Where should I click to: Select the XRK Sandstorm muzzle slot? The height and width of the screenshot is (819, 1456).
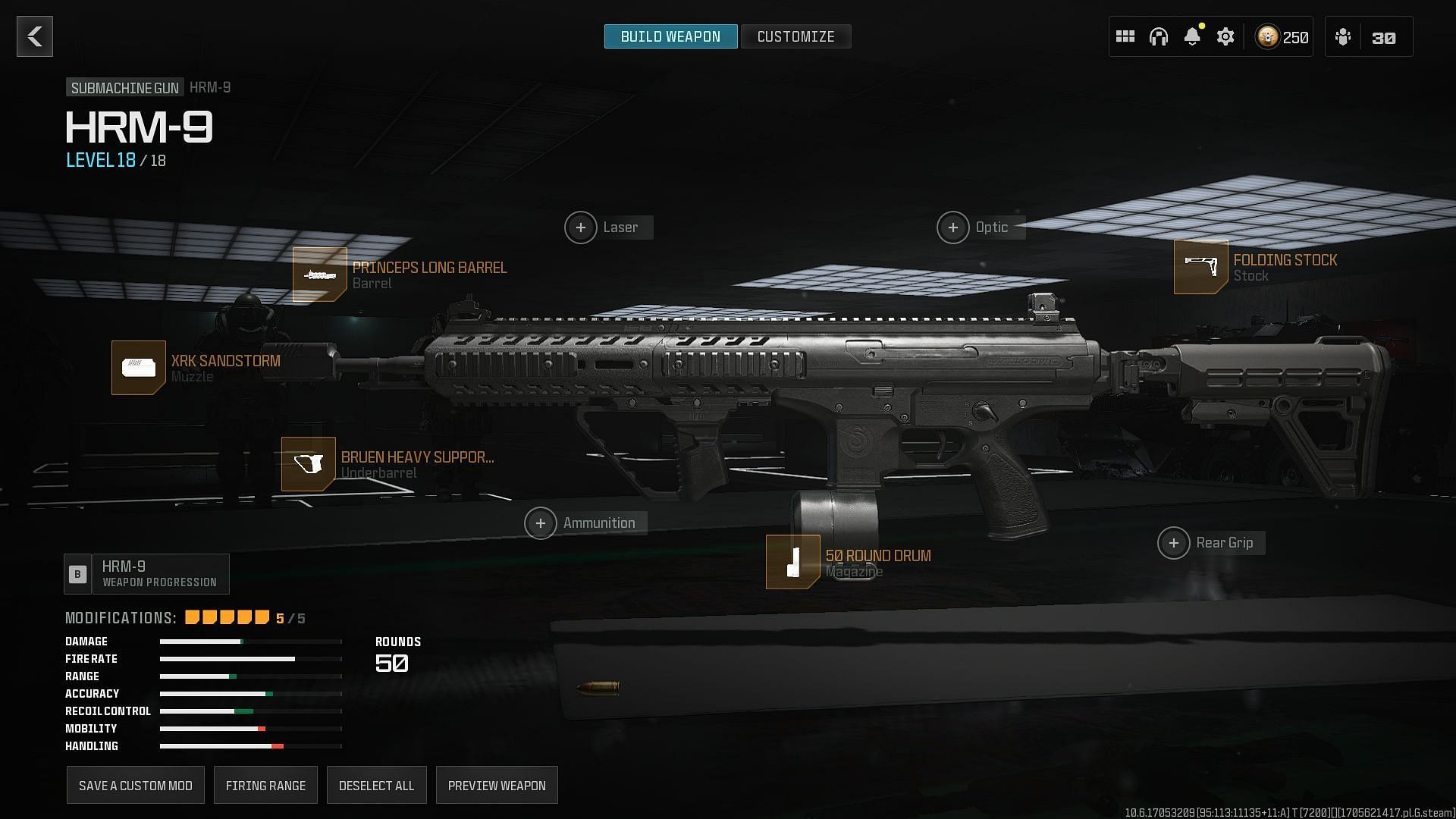coord(139,368)
